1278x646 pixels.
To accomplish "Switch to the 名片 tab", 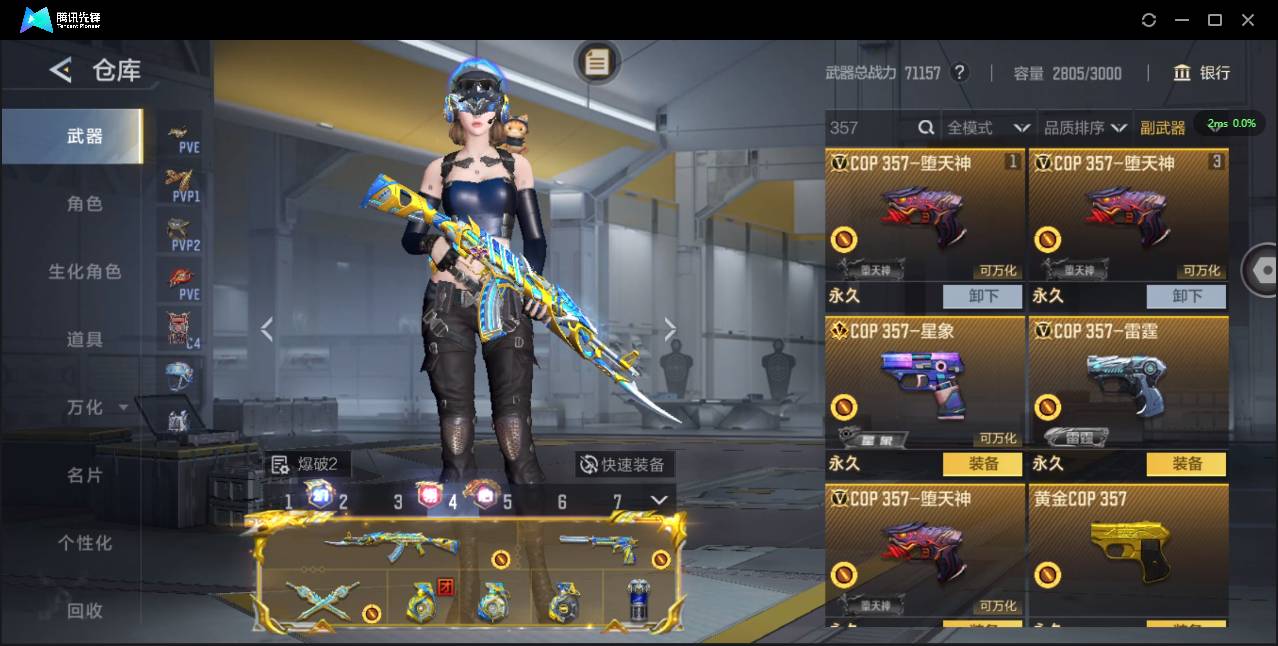I will point(84,475).
